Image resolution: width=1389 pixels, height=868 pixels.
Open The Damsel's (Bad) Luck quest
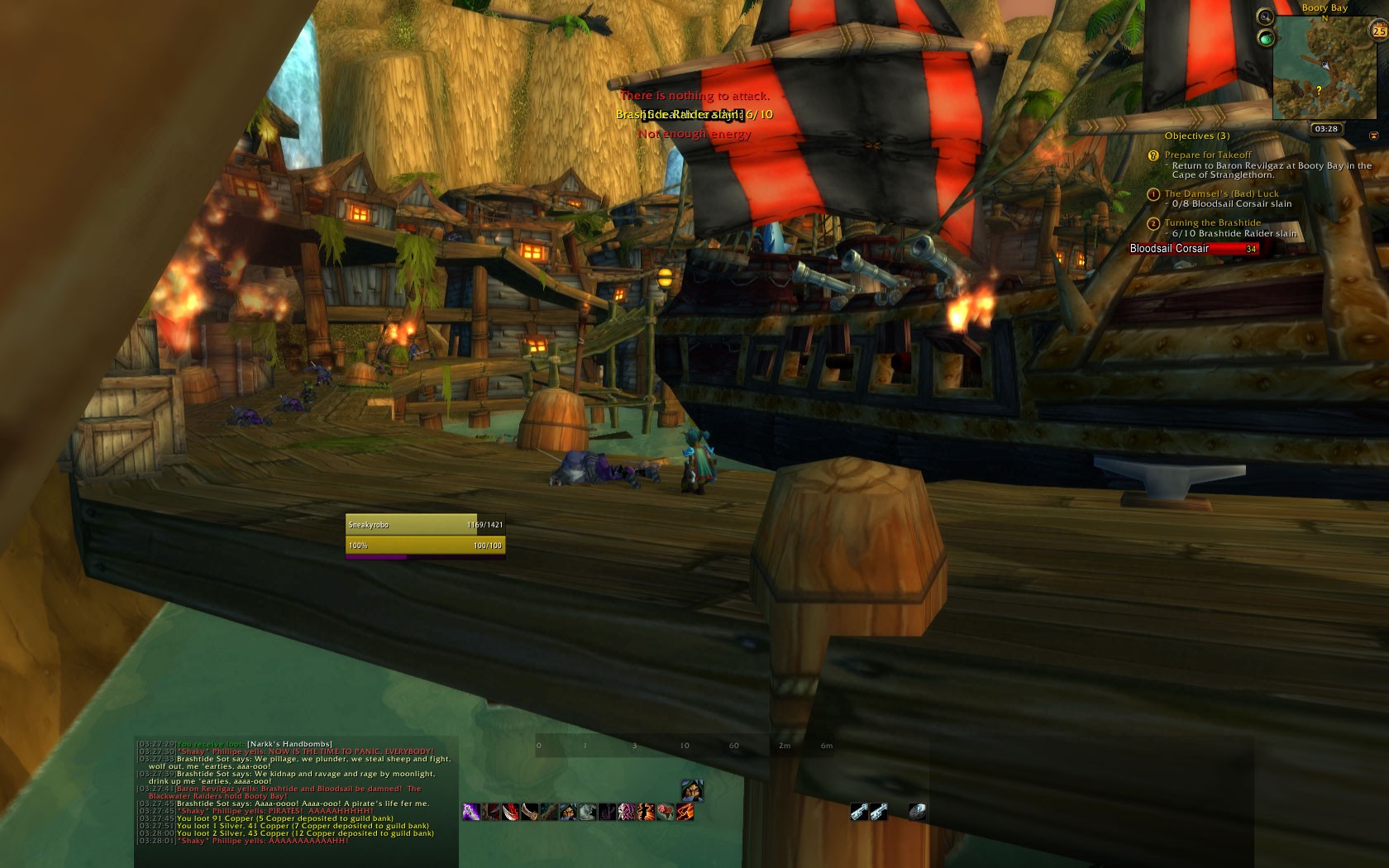(x=1221, y=193)
